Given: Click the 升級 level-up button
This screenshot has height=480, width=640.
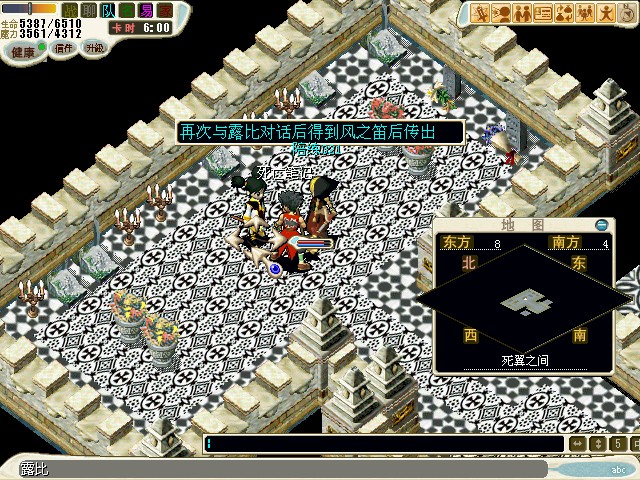Looking at the screenshot, I should pyautogui.click(x=95, y=48).
